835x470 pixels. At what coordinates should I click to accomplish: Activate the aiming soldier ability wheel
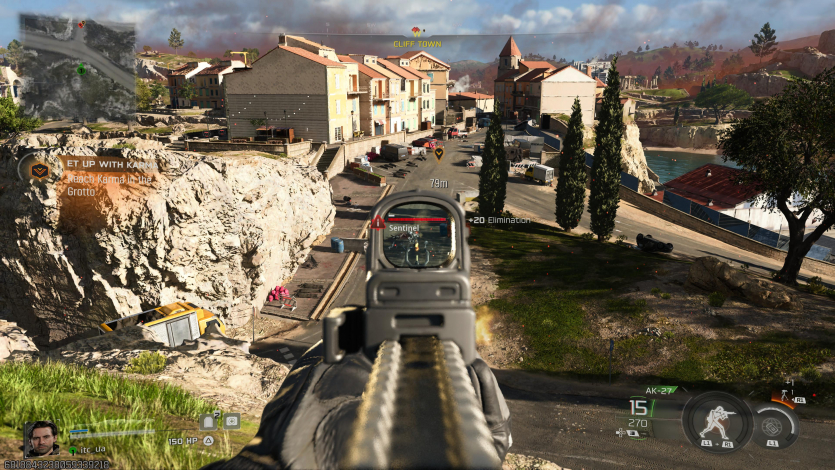click(717, 420)
